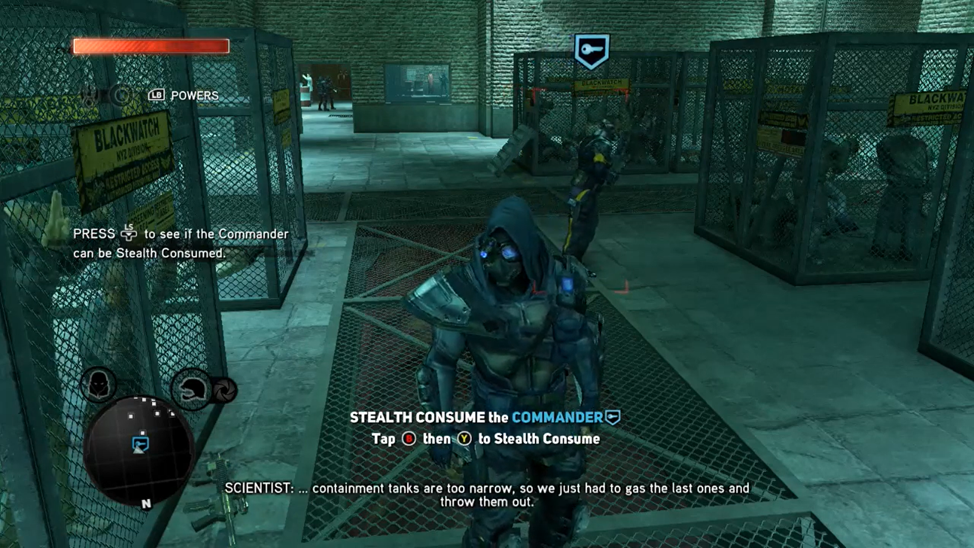Click the objective marker on the minimap
The width and height of the screenshot is (974, 548).
point(141,443)
